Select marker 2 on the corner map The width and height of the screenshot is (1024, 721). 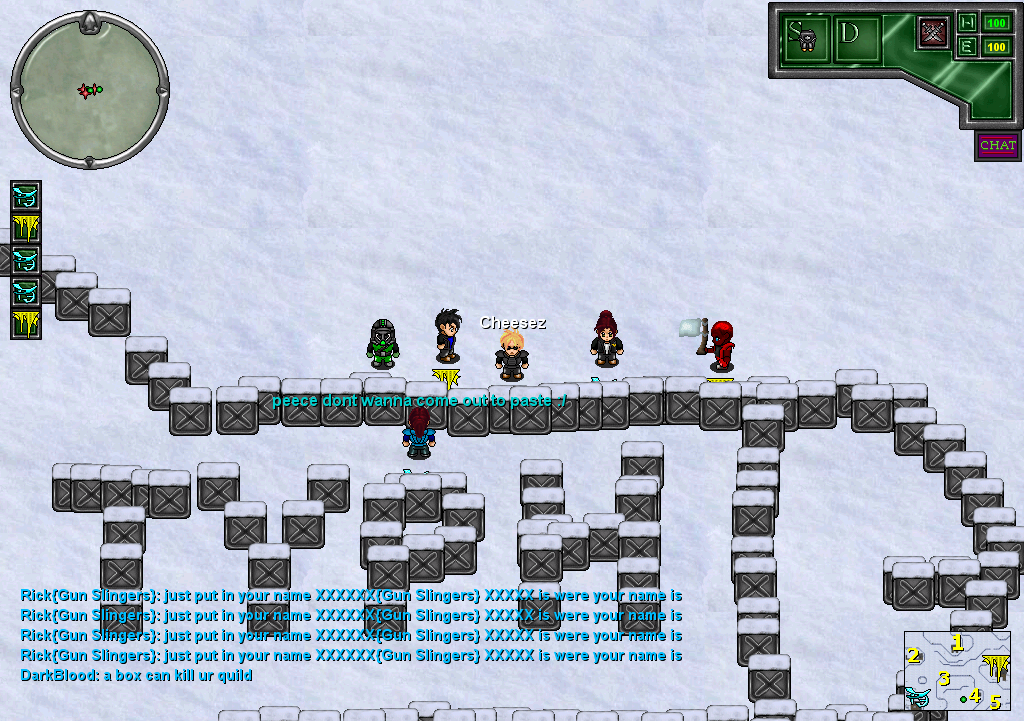tap(913, 656)
